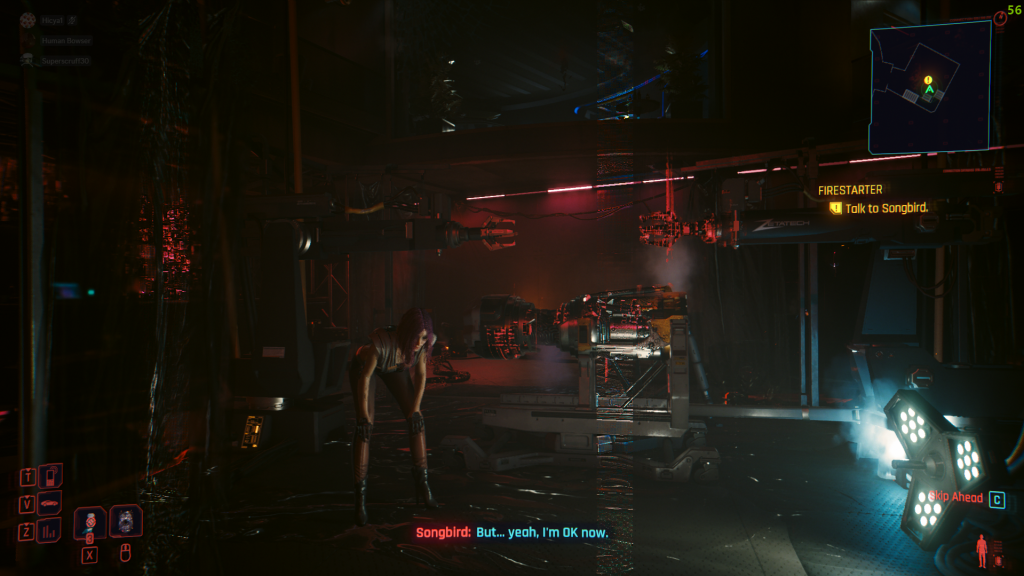Select the car vehicle icon
Screen dimensions: 1024x576
coord(49,503)
